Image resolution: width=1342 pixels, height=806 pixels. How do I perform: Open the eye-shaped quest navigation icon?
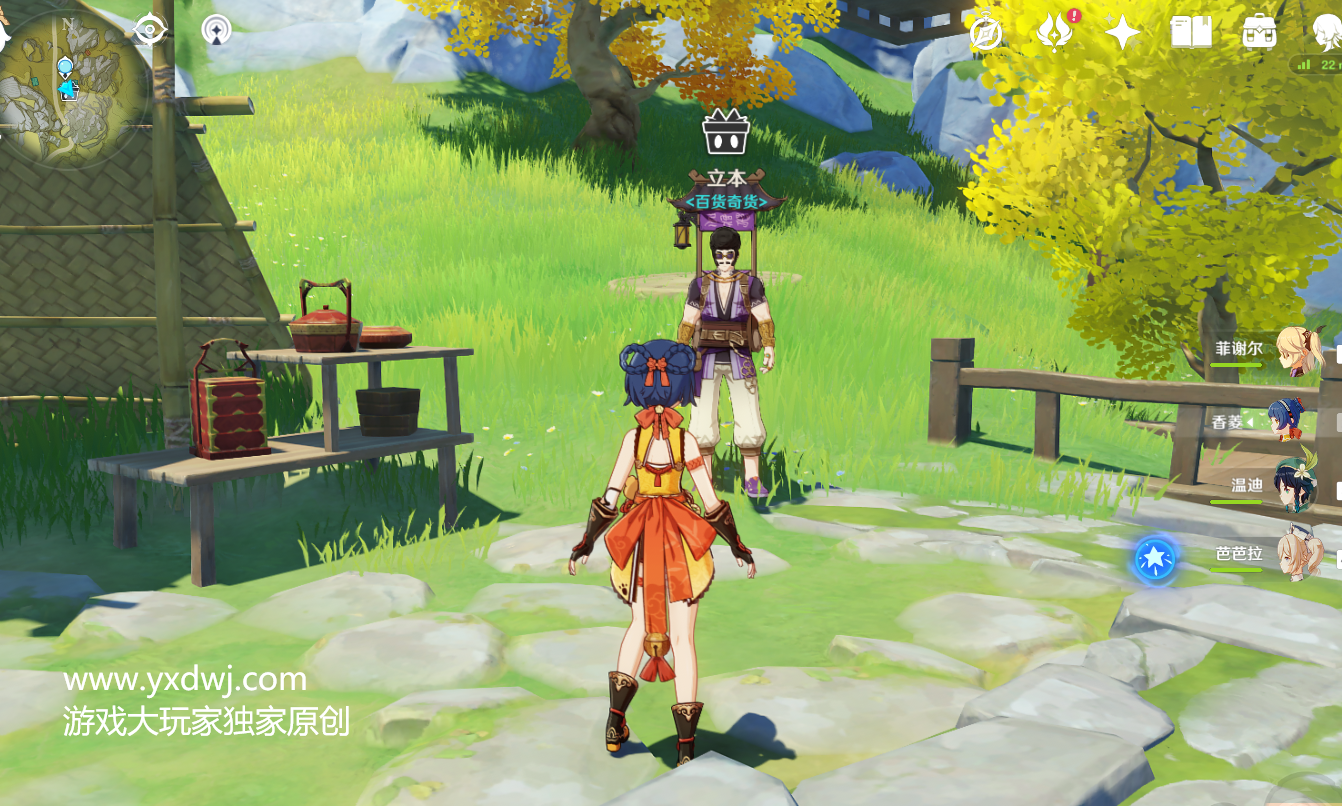click(150, 31)
